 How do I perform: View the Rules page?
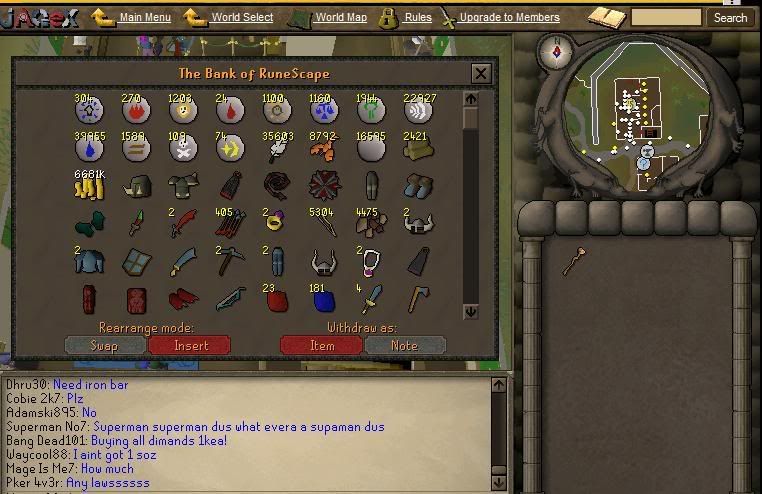(418, 17)
